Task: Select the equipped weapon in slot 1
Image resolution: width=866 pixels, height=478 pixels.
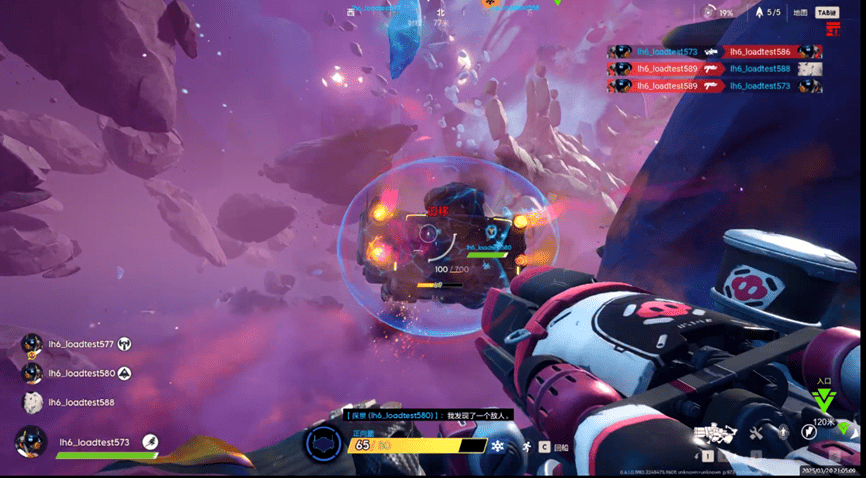Action: (711, 434)
